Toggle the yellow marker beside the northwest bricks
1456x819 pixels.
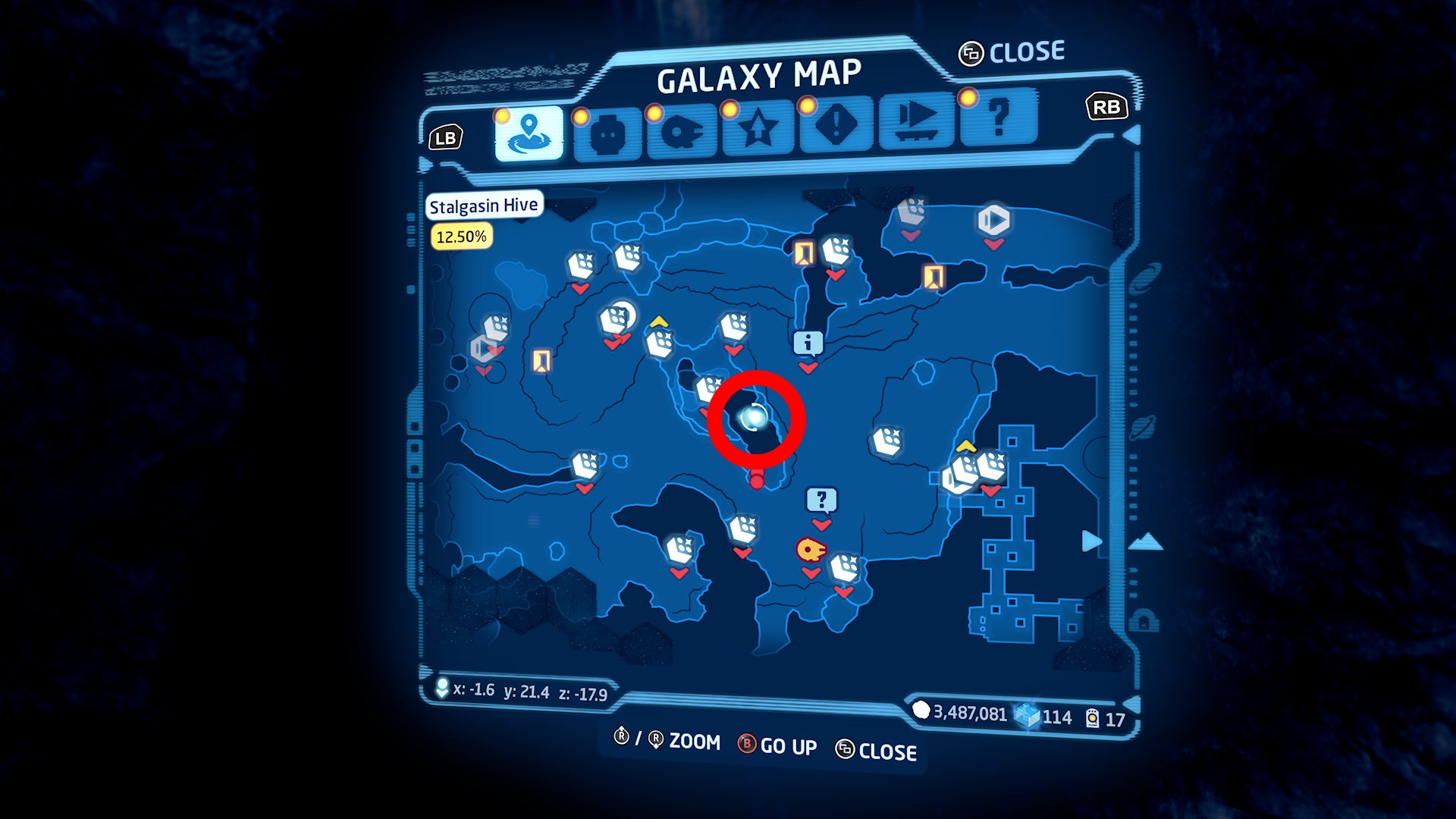(x=659, y=322)
